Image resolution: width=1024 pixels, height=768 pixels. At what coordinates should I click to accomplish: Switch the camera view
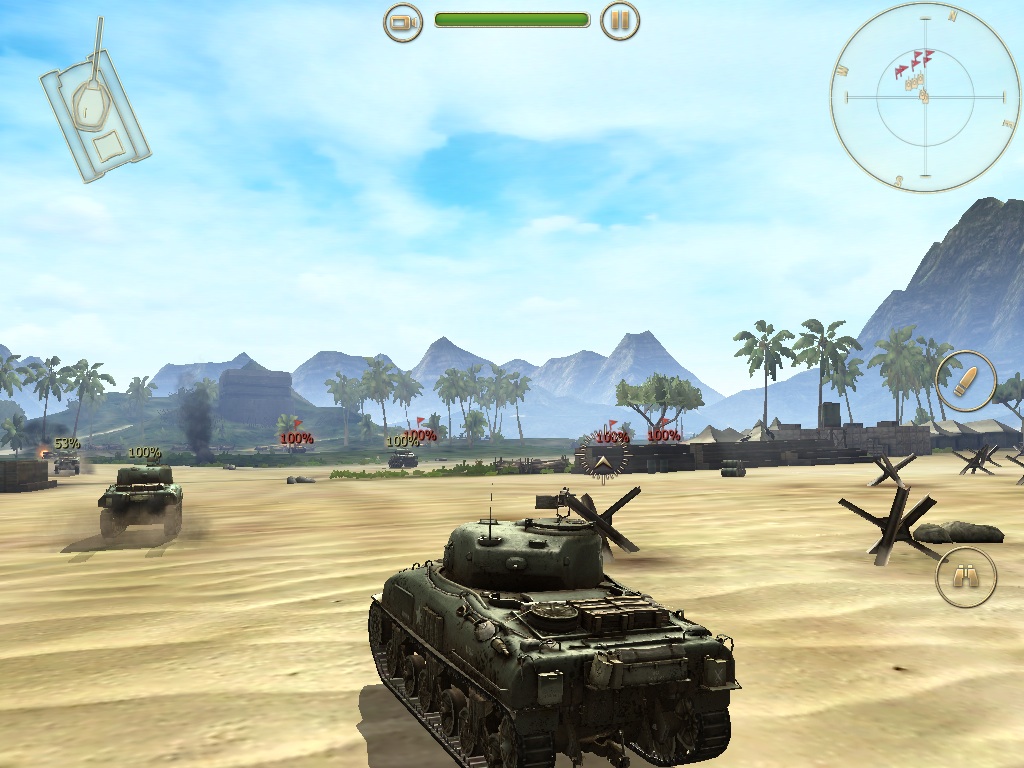pyautogui.click(x=403, y=20)
